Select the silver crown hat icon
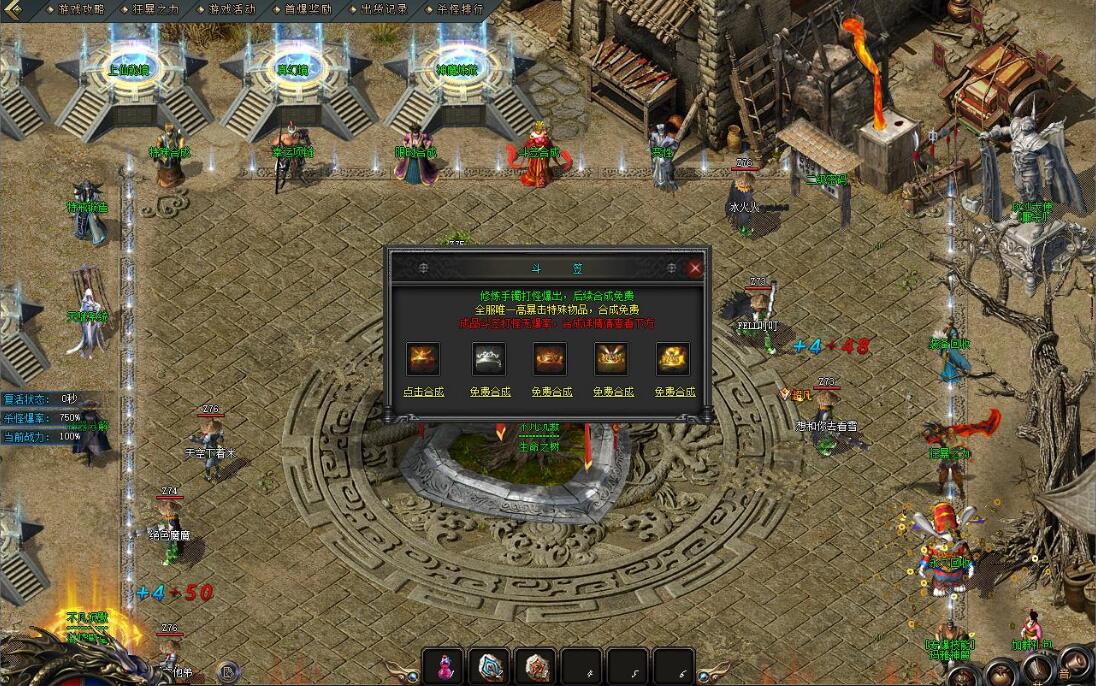The width and height of the screenshot is (1096, 686). (487, 358)
